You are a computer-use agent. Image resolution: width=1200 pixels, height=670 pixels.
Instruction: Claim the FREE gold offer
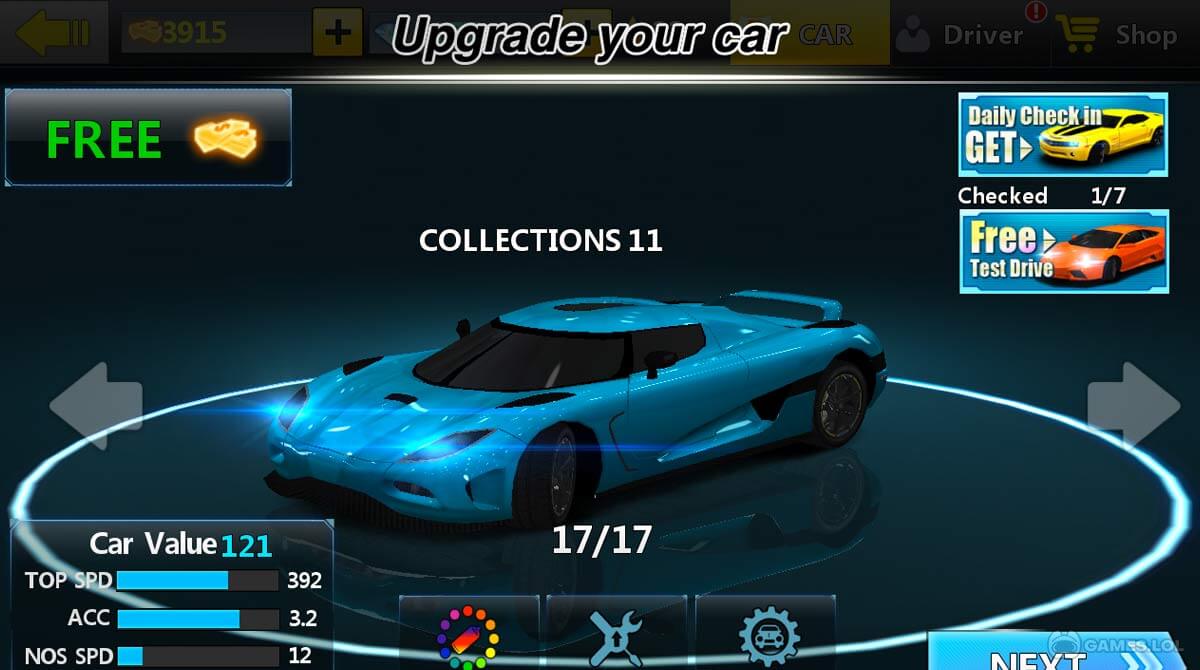pos(149,138)
